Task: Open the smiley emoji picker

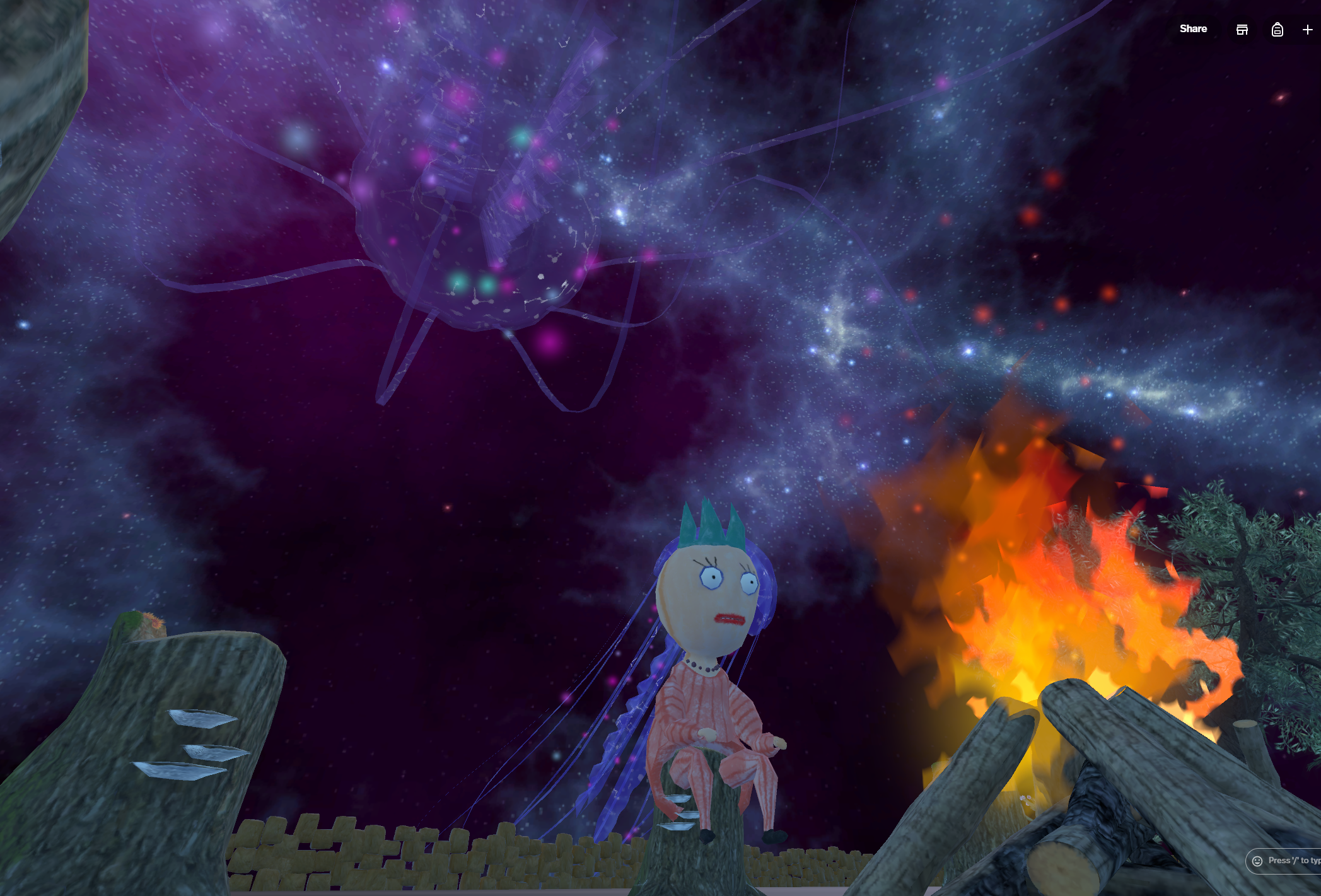Action: point(1257,861)
